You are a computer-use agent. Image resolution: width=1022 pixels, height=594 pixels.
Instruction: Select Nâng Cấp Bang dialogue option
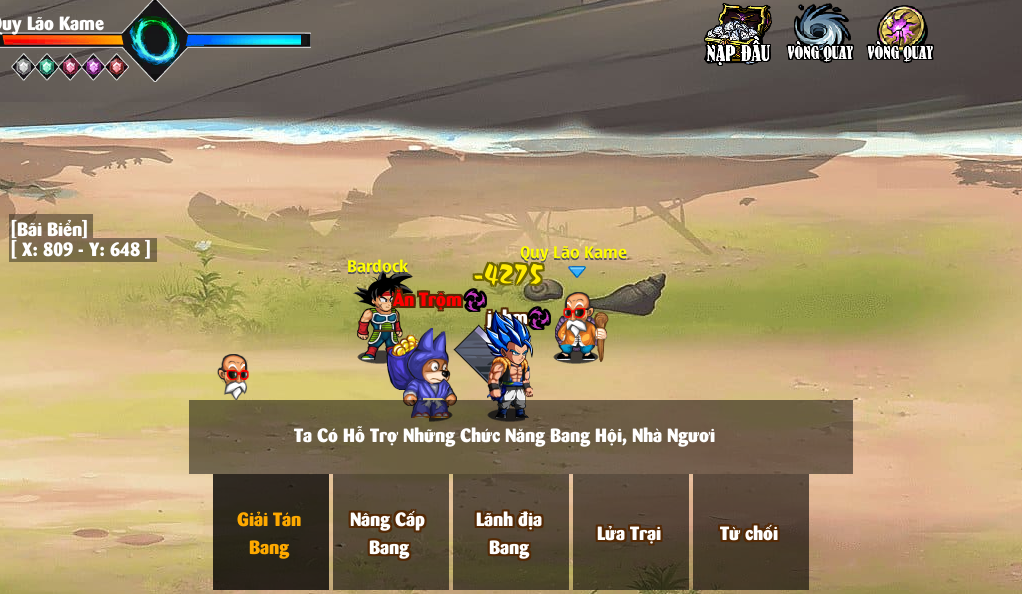coord(390,532)
